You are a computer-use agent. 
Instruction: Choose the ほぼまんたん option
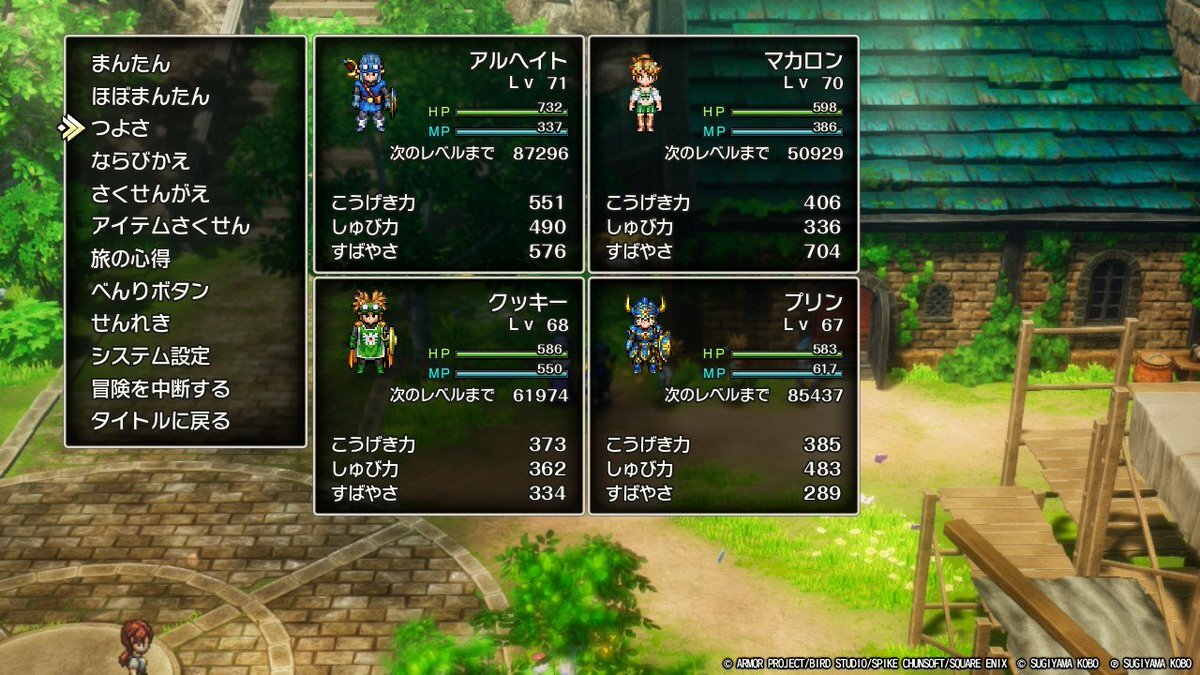click(150, 97)
